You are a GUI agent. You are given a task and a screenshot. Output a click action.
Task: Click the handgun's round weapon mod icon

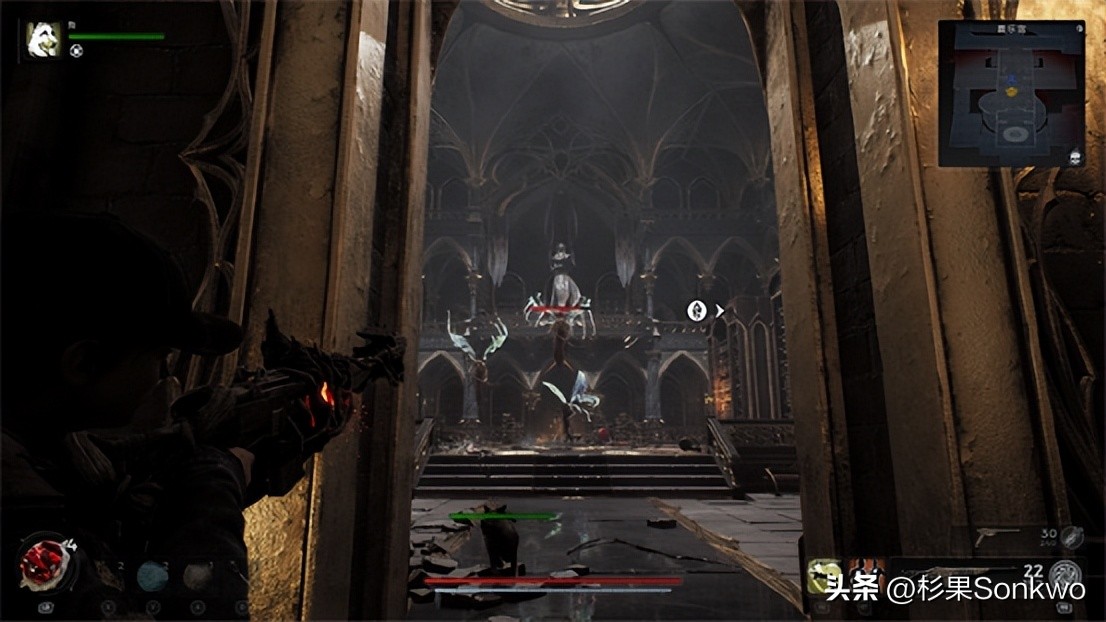1072,538
